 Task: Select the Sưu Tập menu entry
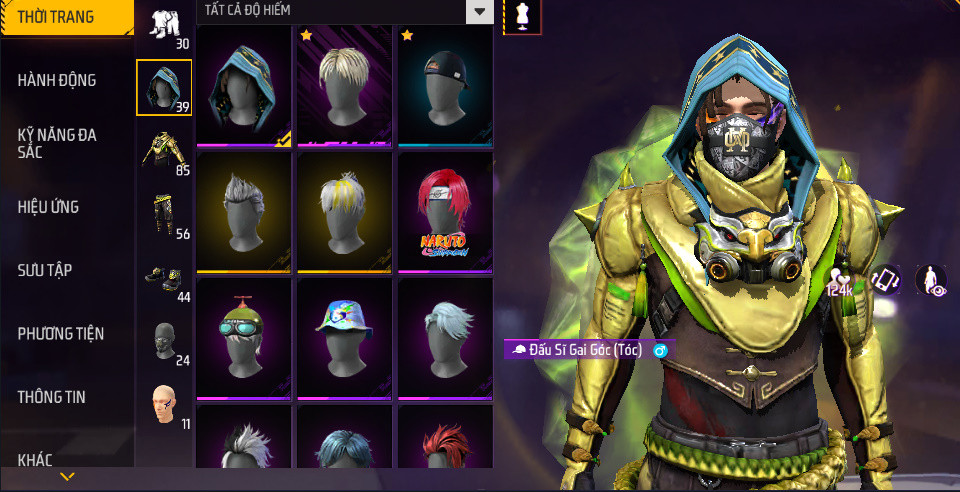[45, 270]
